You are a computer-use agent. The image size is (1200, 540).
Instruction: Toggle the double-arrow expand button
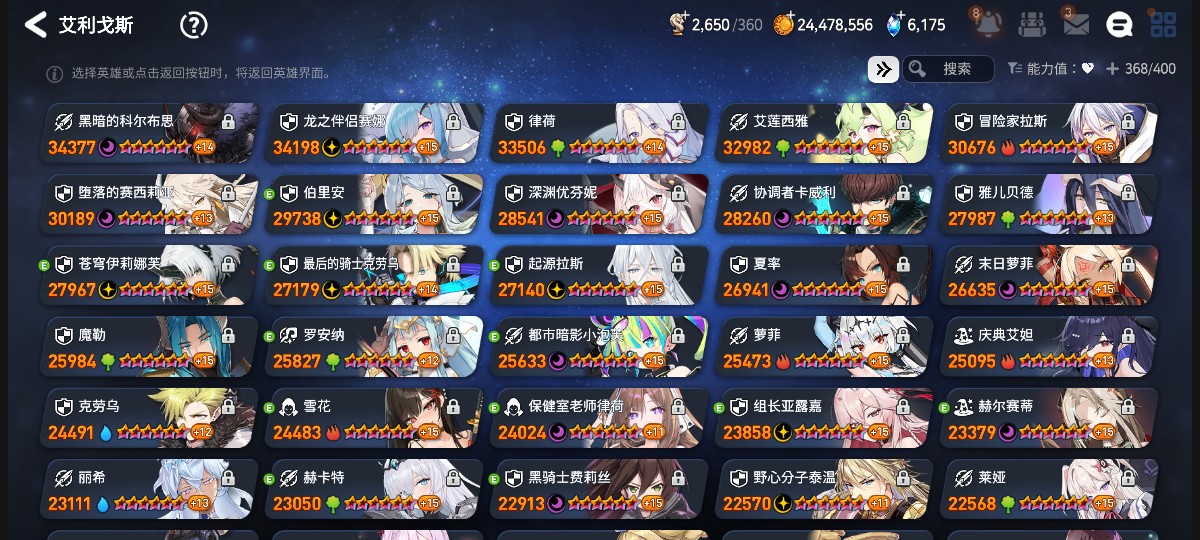click(883, 69)
